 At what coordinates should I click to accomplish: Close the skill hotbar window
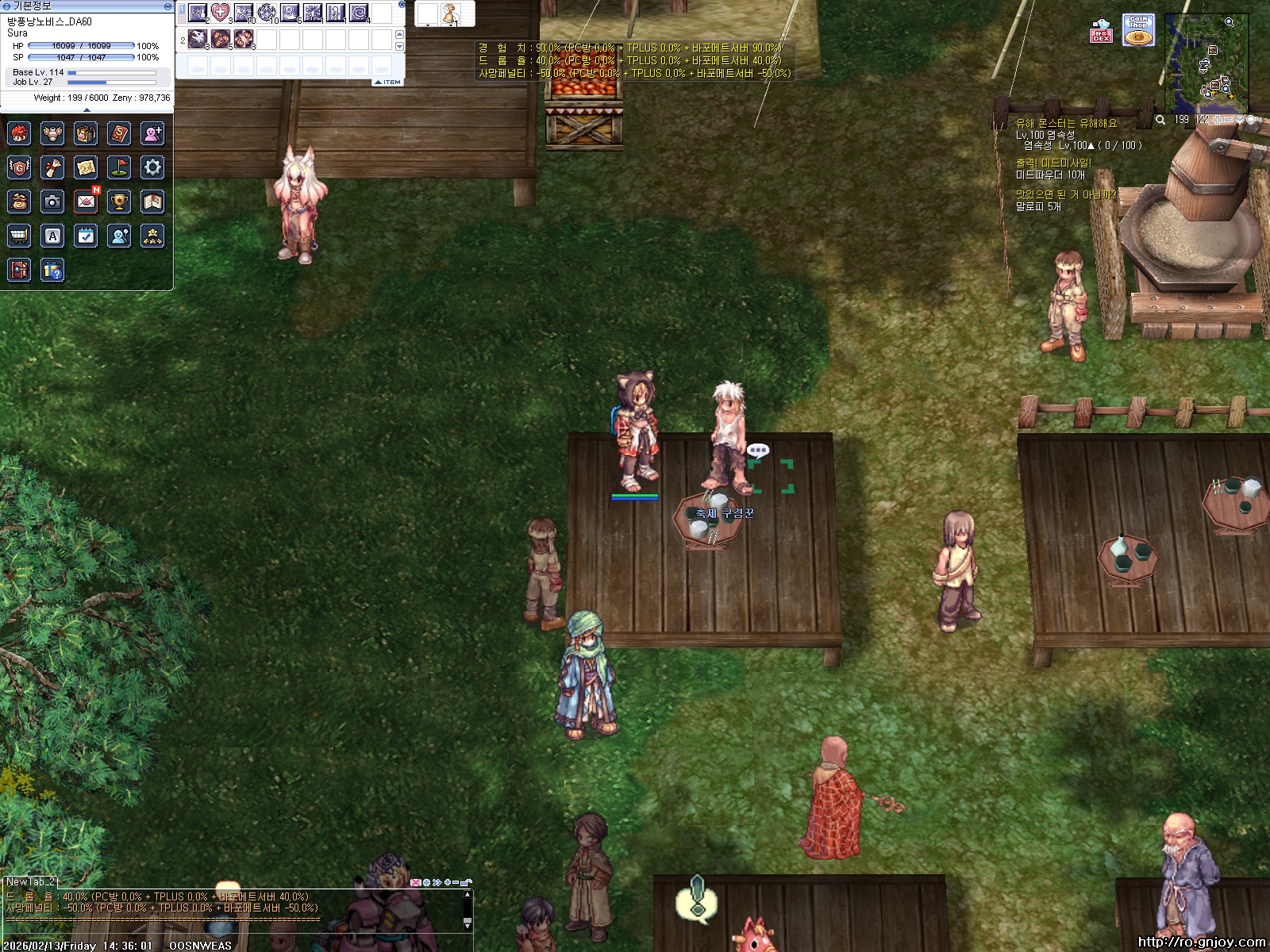402,5
